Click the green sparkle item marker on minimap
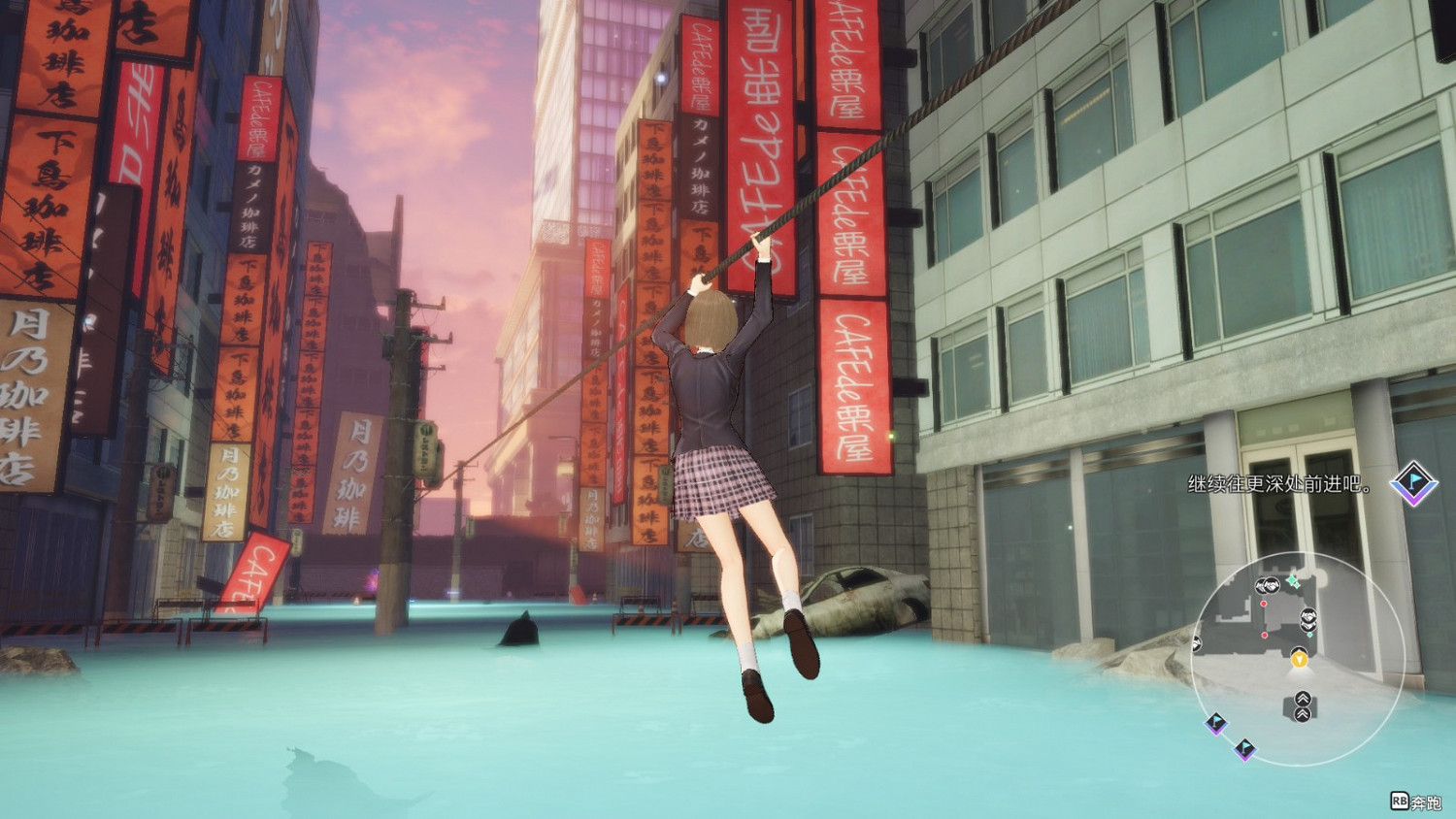The image size is (1456, 819). point(1292,580)
